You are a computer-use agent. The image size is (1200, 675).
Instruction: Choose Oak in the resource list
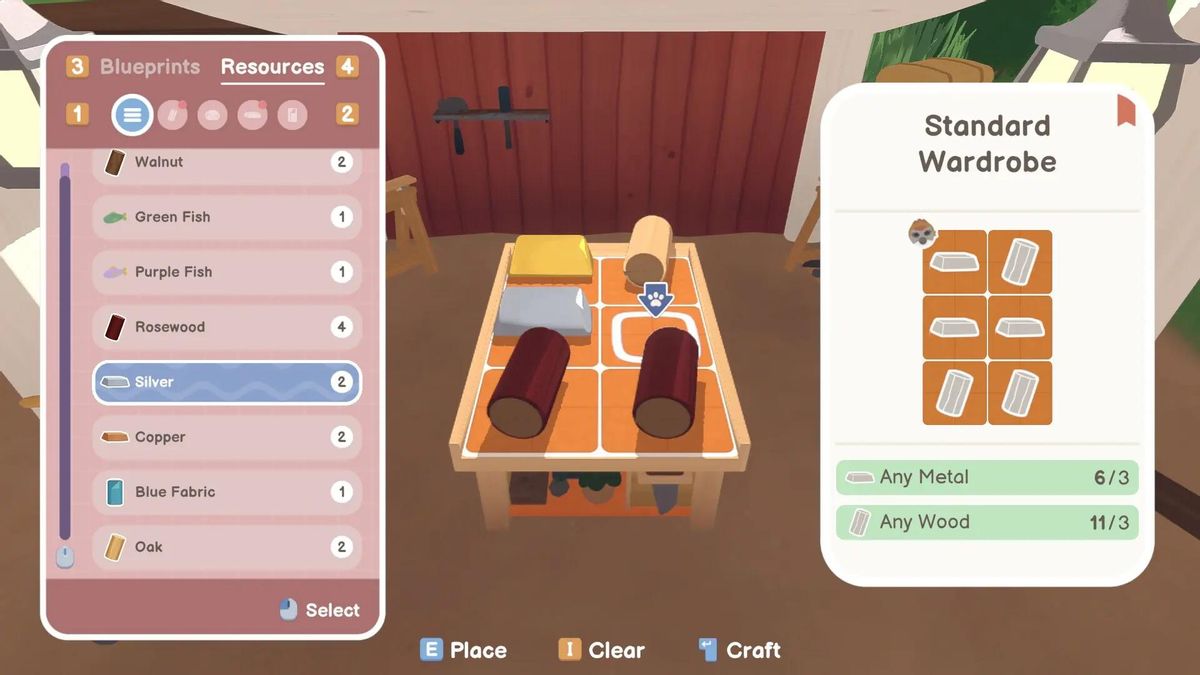[227, 547]
